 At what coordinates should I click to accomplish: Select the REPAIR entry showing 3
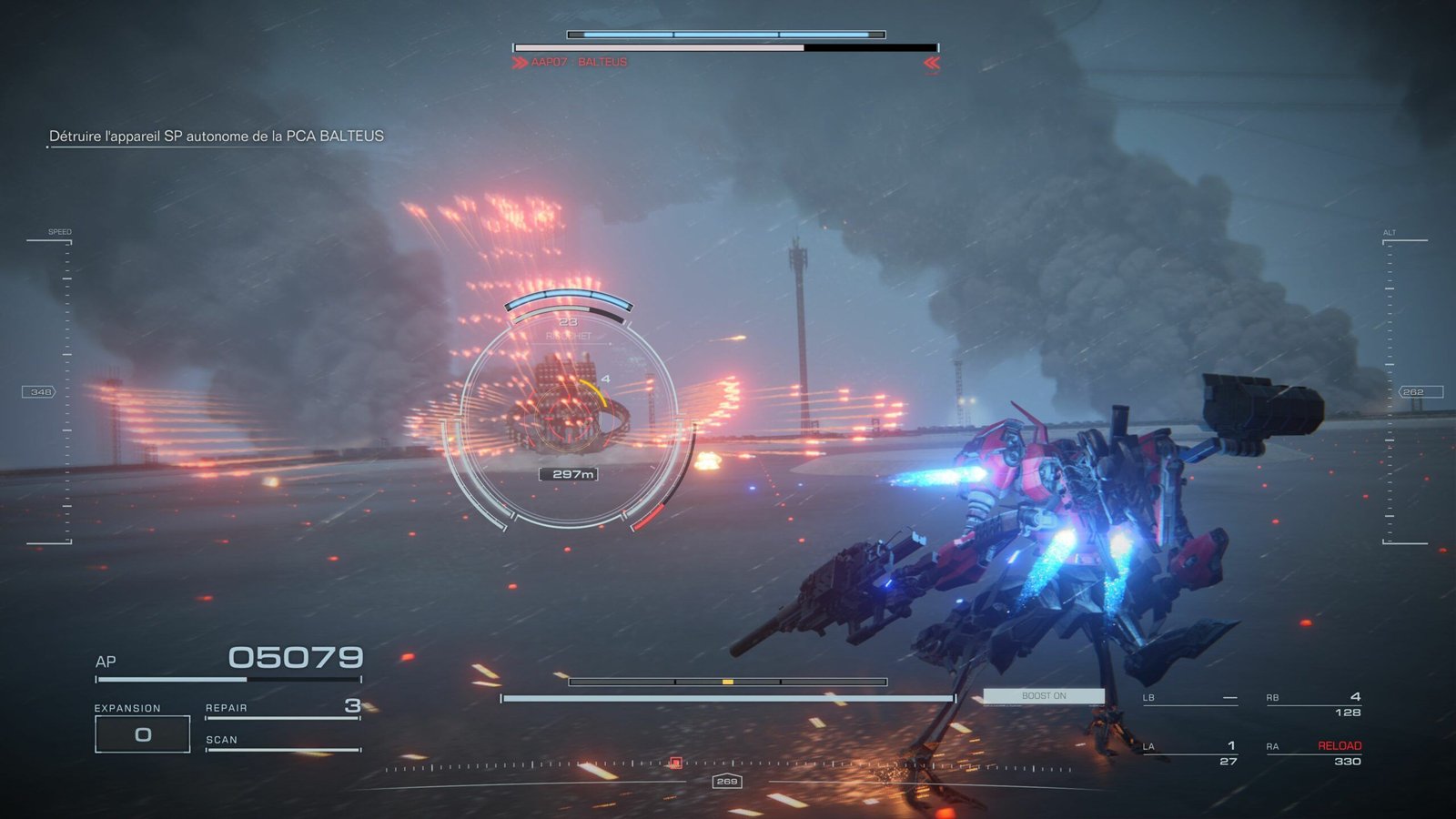tap(227, 706)
